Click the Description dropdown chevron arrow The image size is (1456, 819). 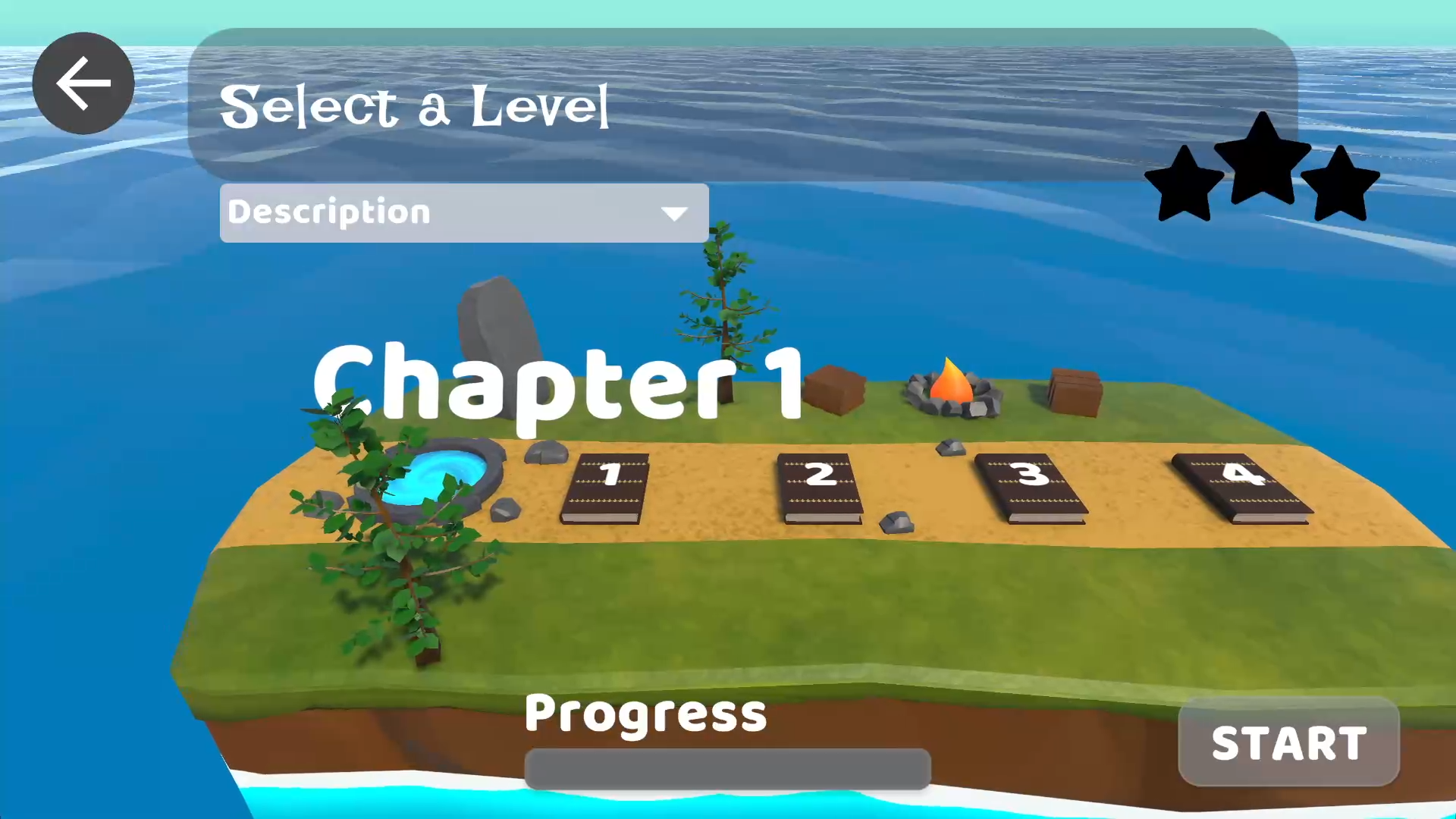pyautogui.click(x=674, y=213)
